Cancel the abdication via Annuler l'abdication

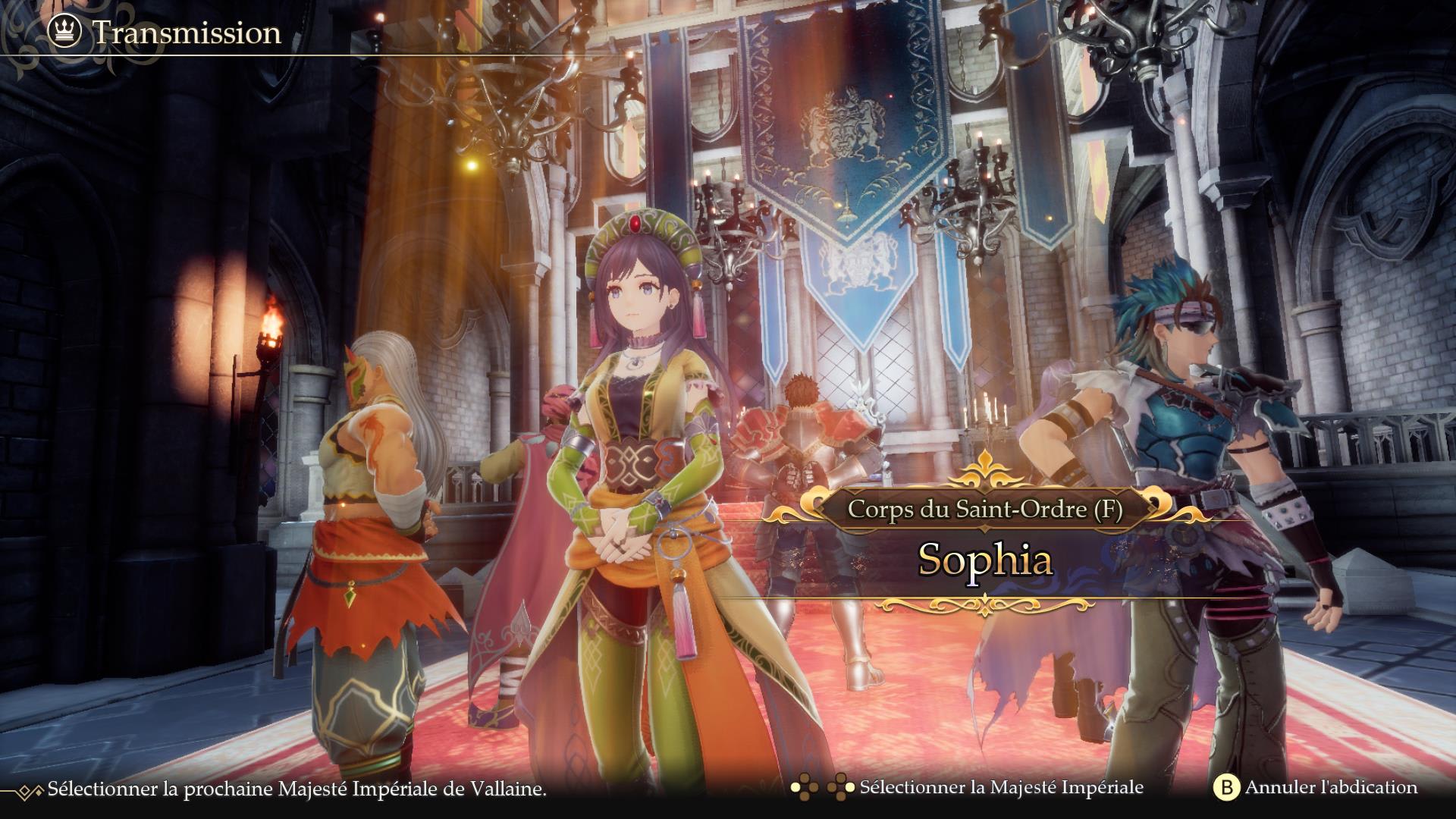point(1316,788)
